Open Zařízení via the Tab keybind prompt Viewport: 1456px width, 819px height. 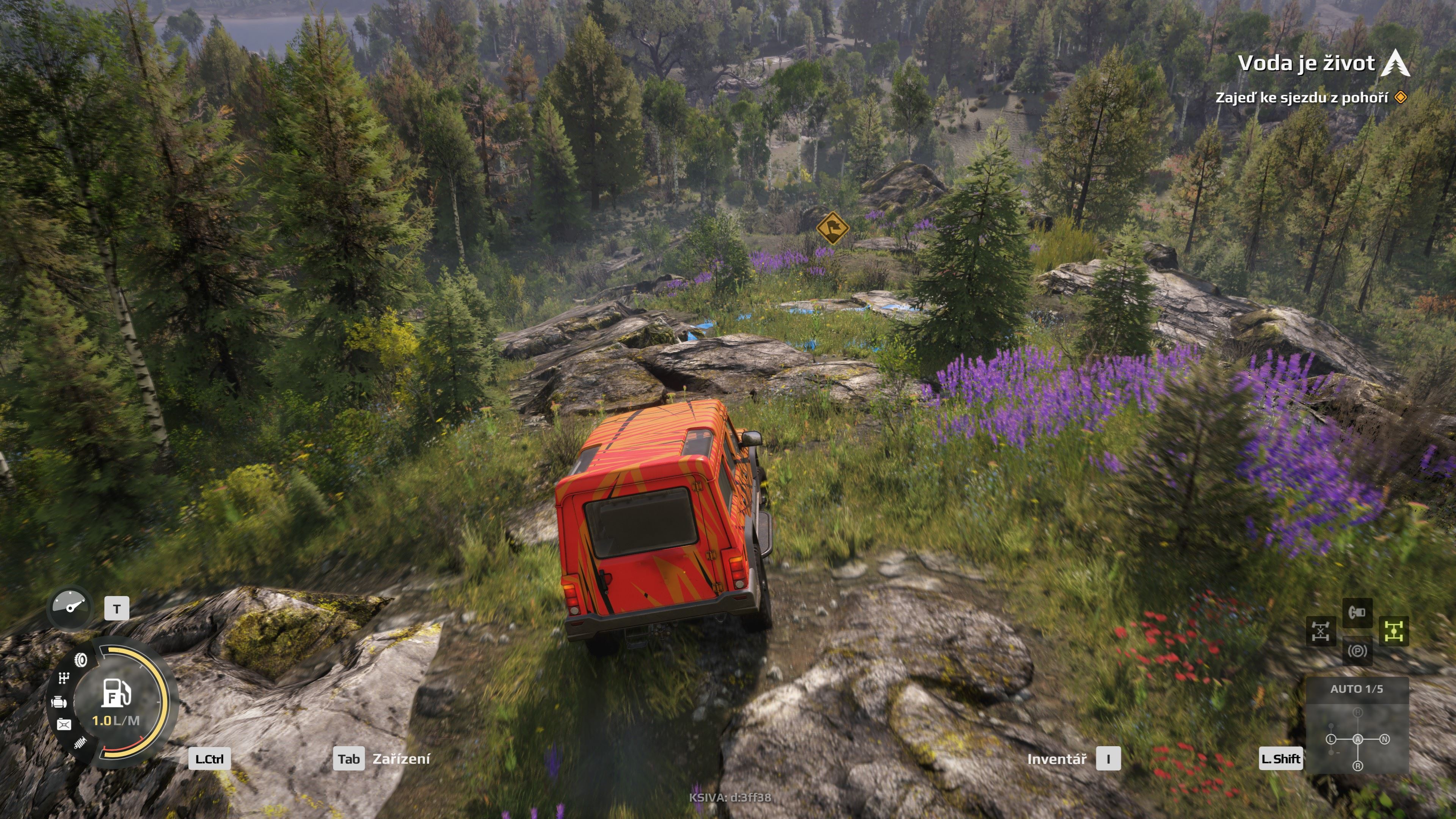pyautogui.click(x=349, y=759)
